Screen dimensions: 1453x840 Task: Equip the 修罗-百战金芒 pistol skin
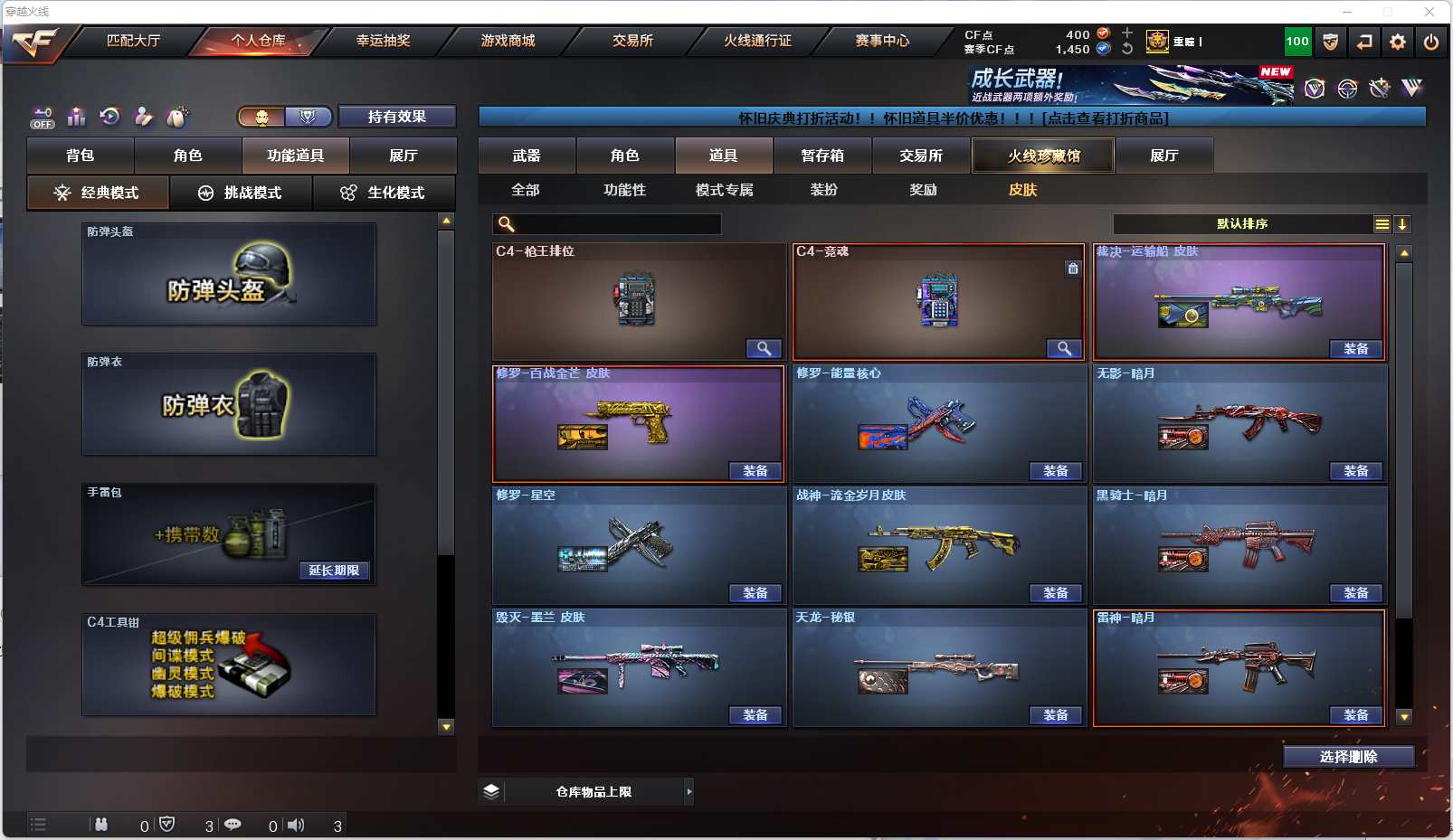click(x=755, y=471)
